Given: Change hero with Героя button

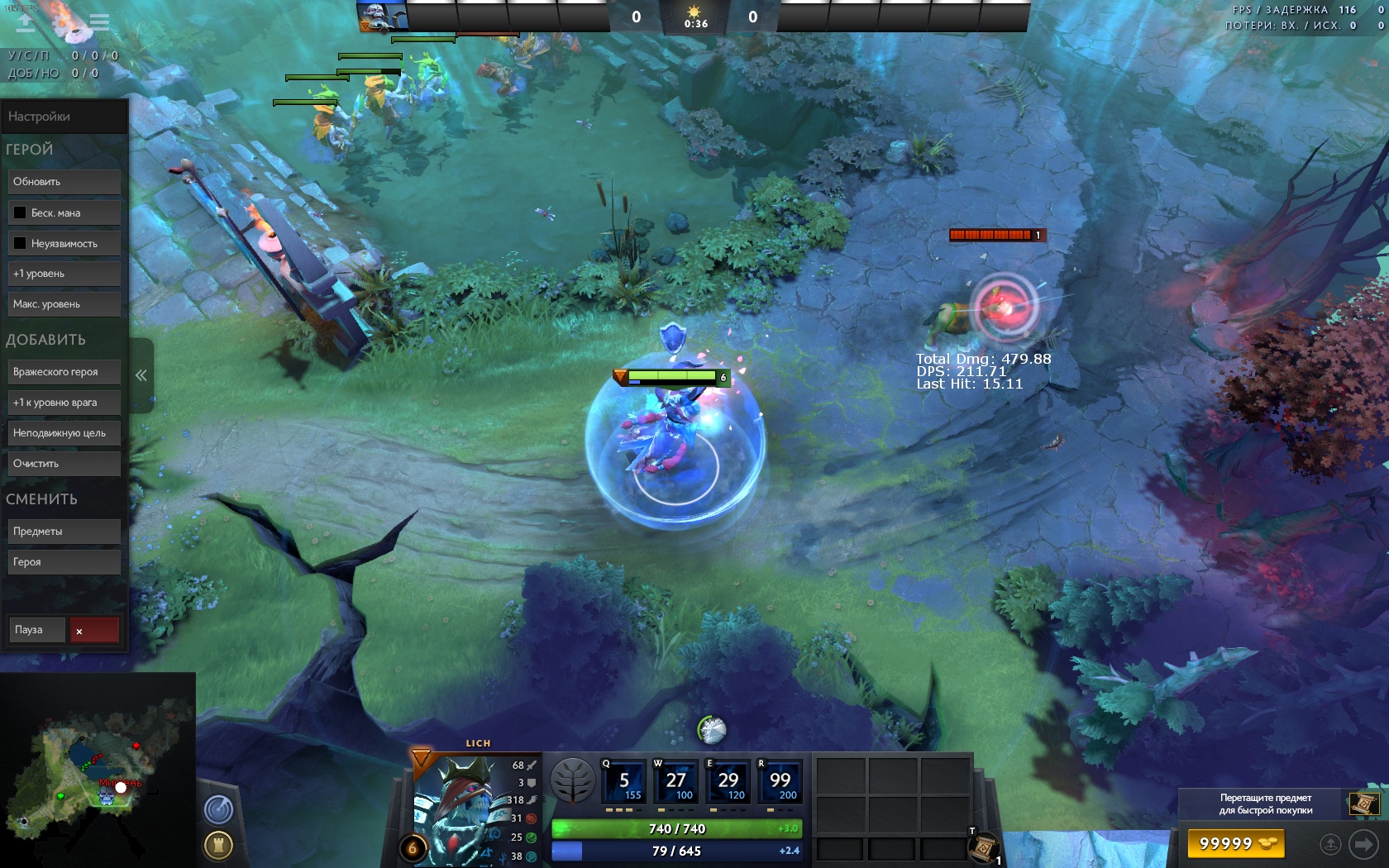Looking at the screenshot, I should click(x=64, y=562).
